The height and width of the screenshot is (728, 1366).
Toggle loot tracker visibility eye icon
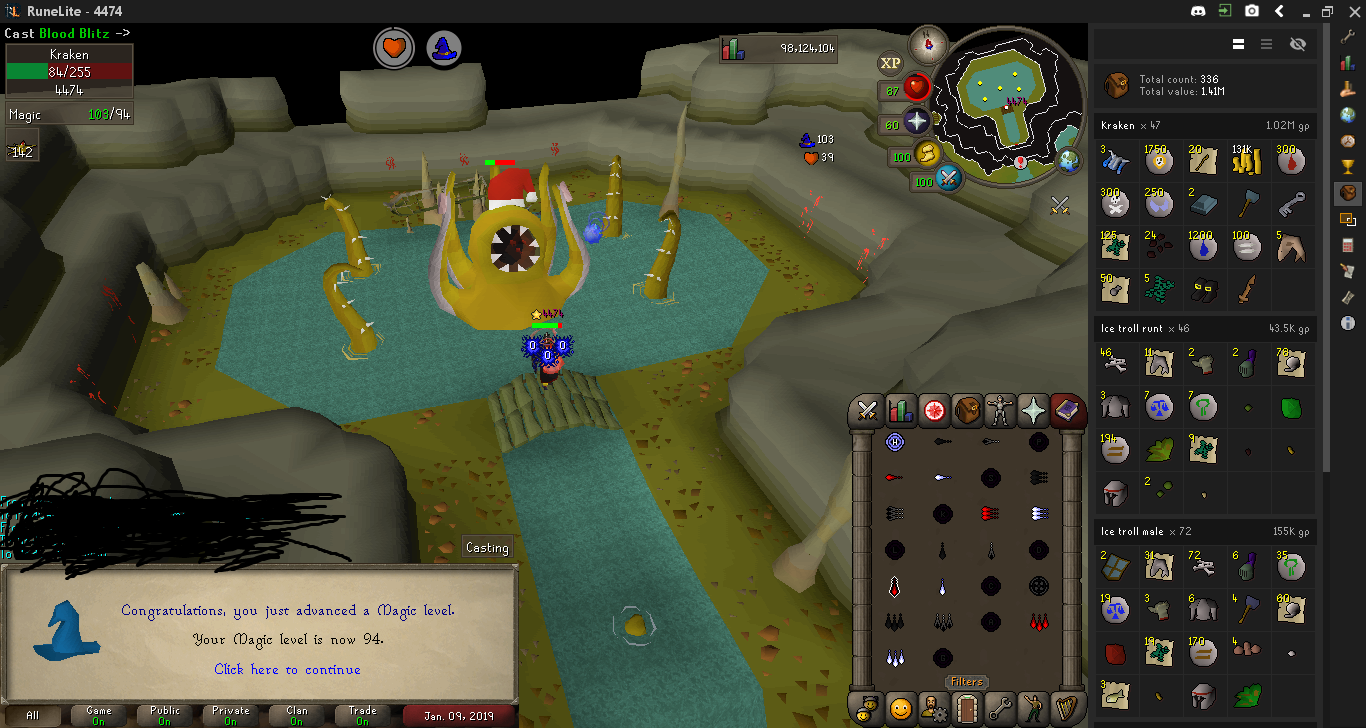tap(1298, 44)
